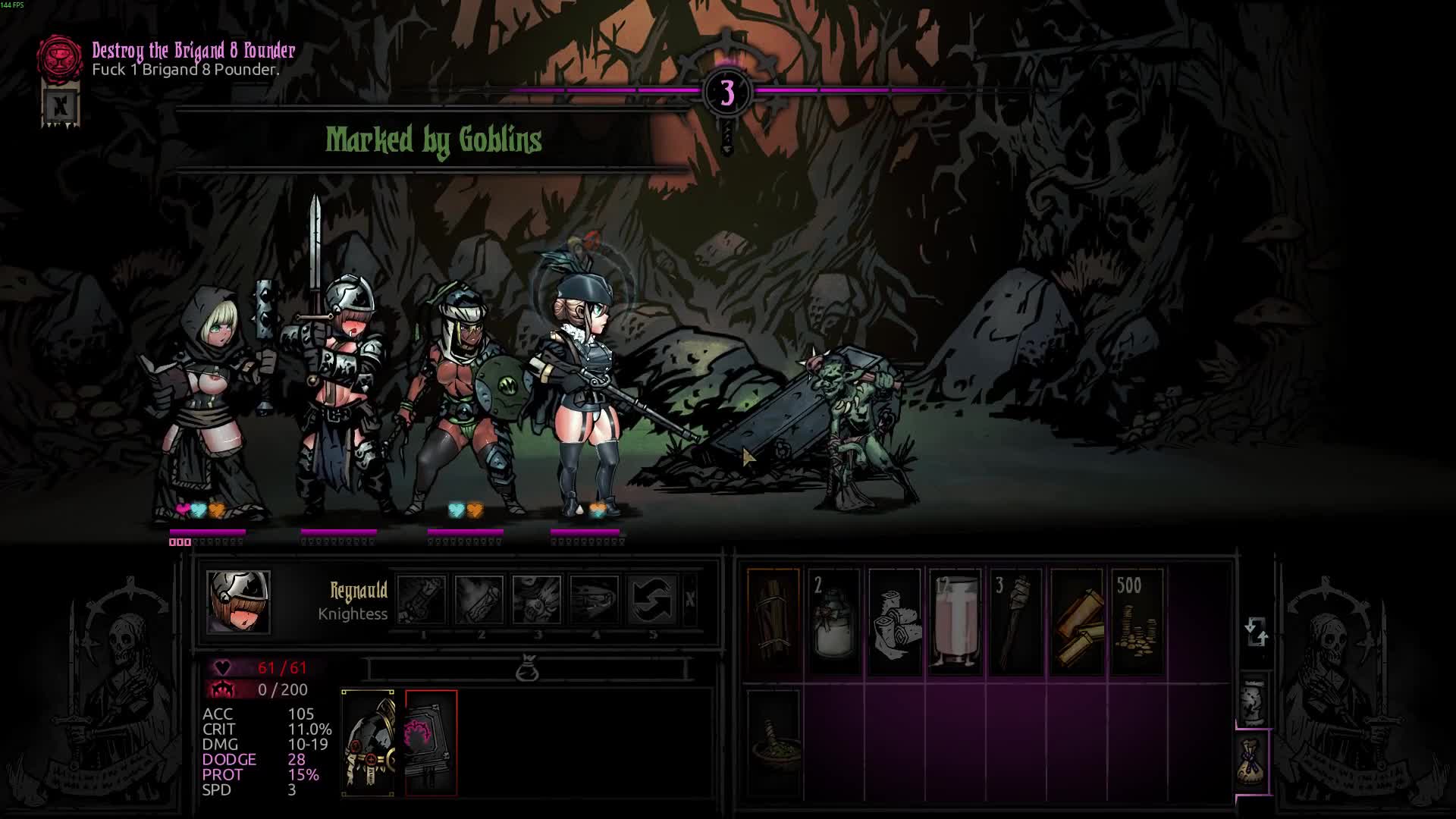Select the red-bordered book trinket
Viewport: 1456px width, 819px height.
click(x=431, y=742)
